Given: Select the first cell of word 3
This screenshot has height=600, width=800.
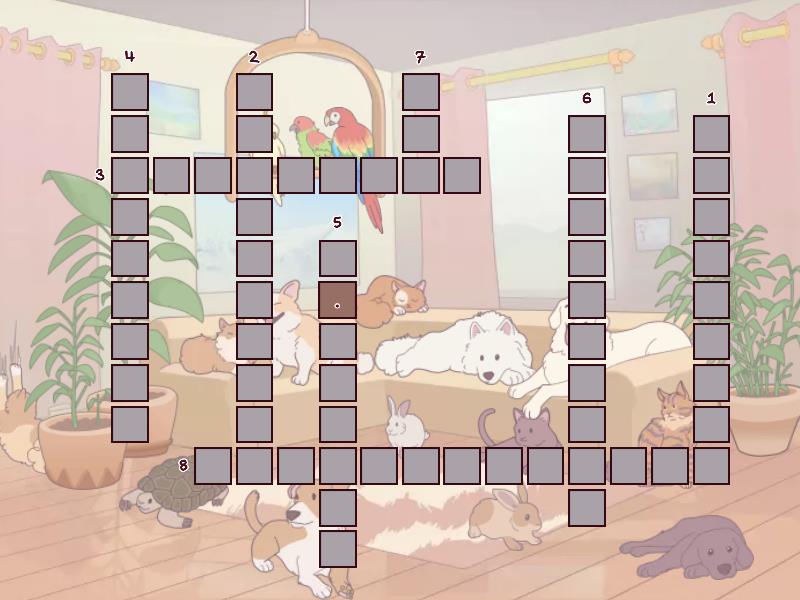Looking at the screenshot, I should coord(130,175).
